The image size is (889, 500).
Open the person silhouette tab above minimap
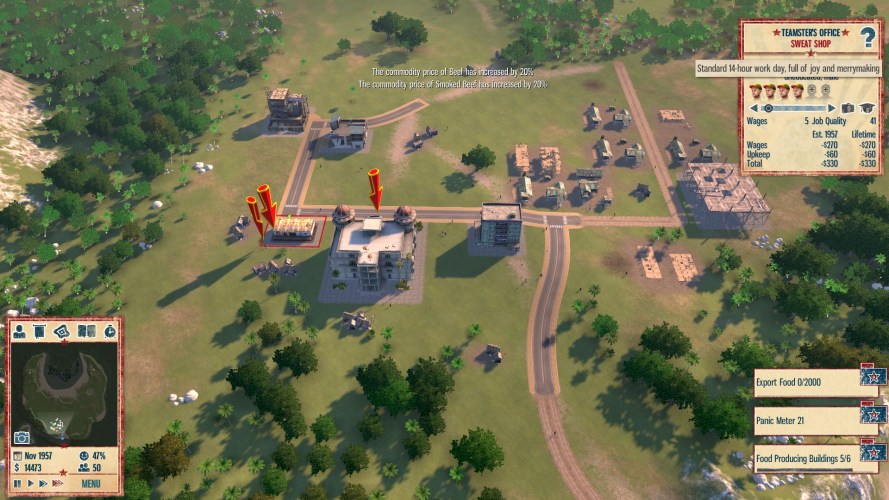tap(20, 331)
